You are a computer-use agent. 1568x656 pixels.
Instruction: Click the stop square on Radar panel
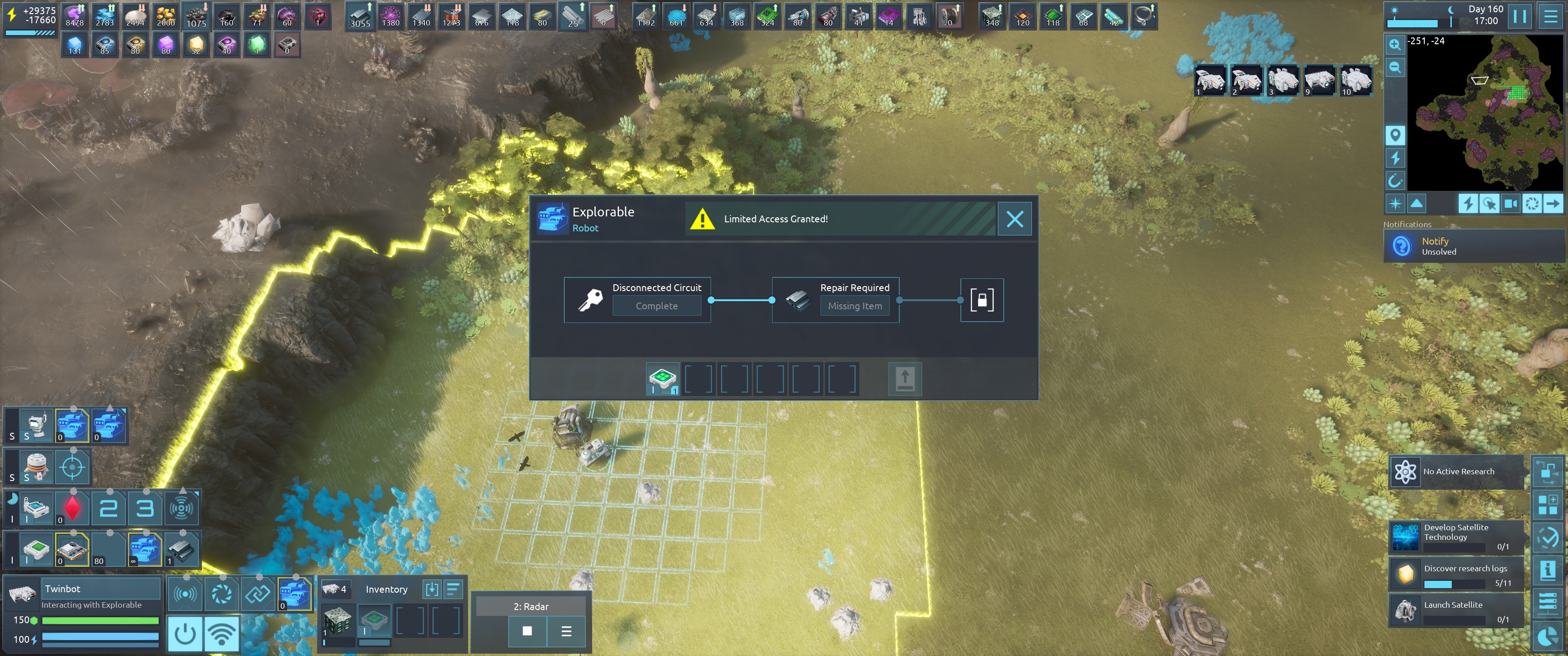(527, 631)
